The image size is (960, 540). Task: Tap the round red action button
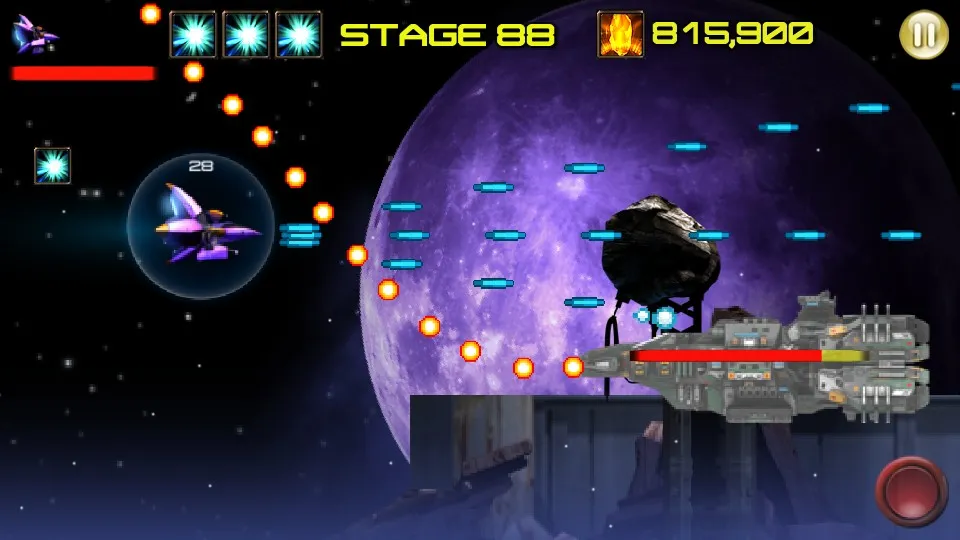[910, 490]
